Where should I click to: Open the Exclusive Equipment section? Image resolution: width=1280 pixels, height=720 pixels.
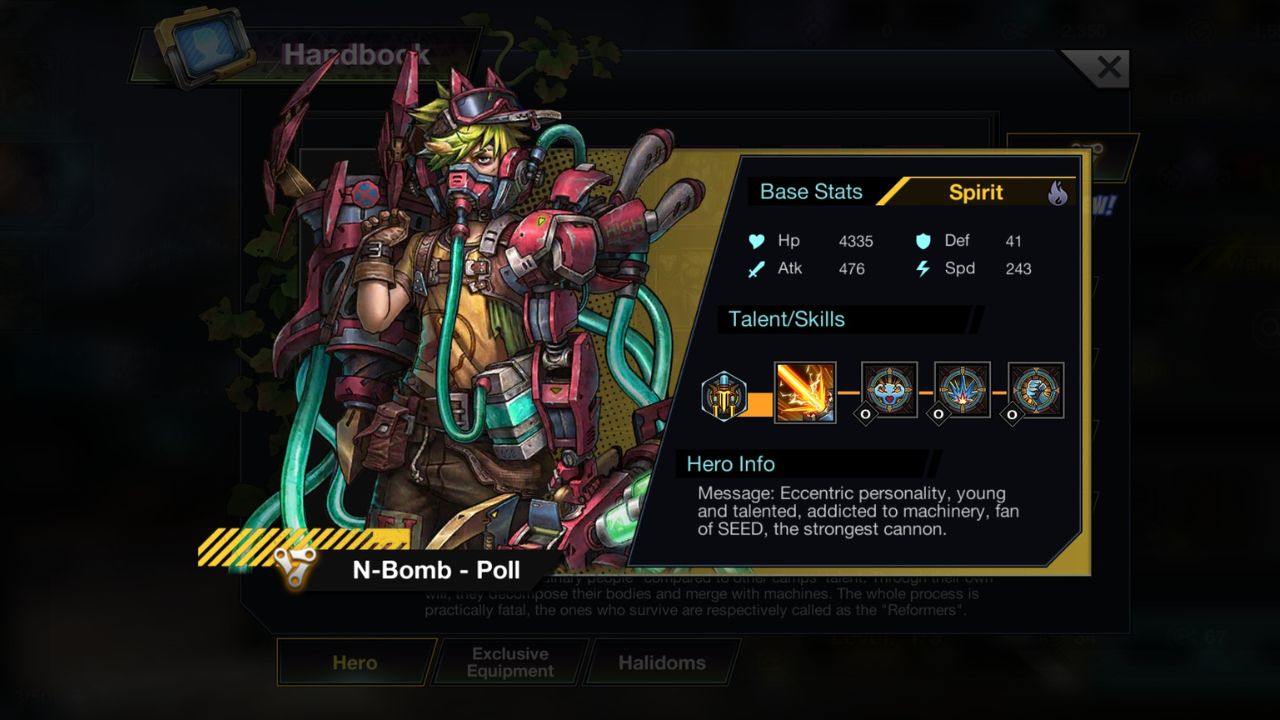508,661
